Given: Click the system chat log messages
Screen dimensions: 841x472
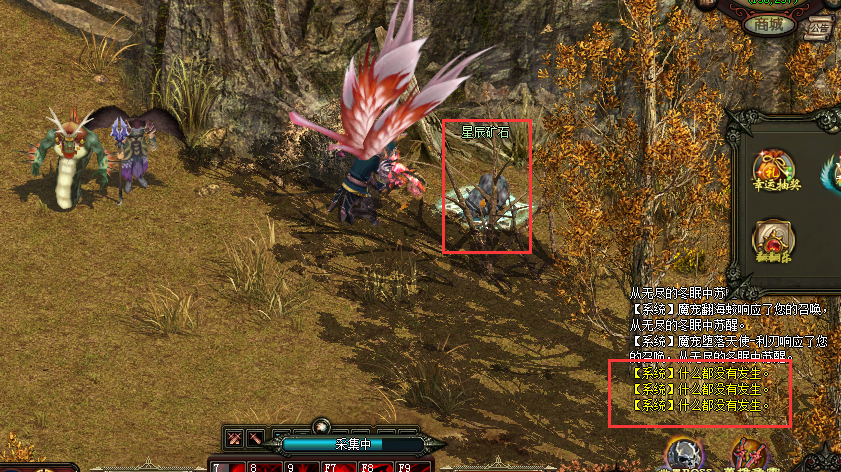Looking at the screenshot, I should 700,389.
